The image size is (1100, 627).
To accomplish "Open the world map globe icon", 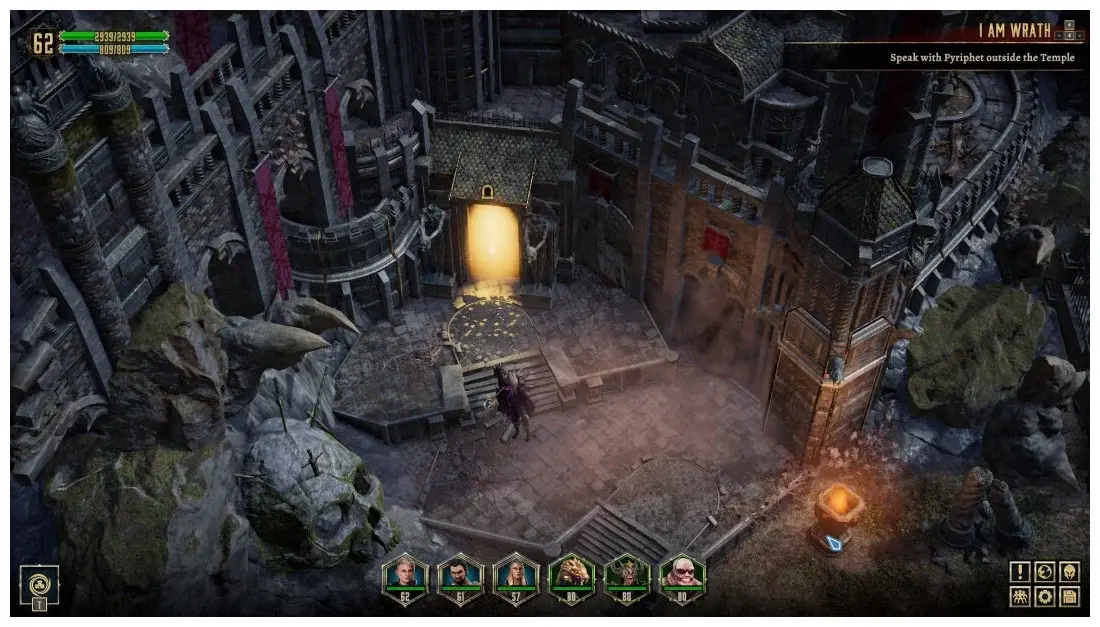I will 1044,572.
